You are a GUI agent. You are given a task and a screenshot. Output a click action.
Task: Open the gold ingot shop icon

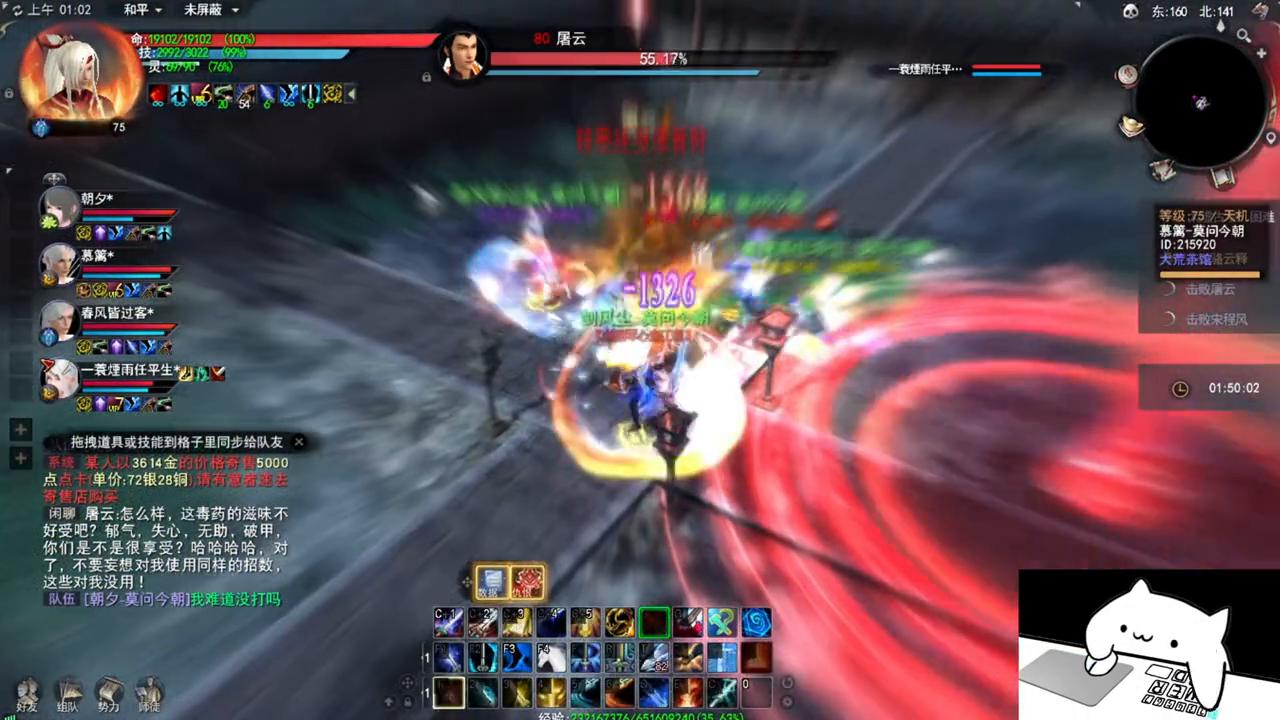point(1131,126)
